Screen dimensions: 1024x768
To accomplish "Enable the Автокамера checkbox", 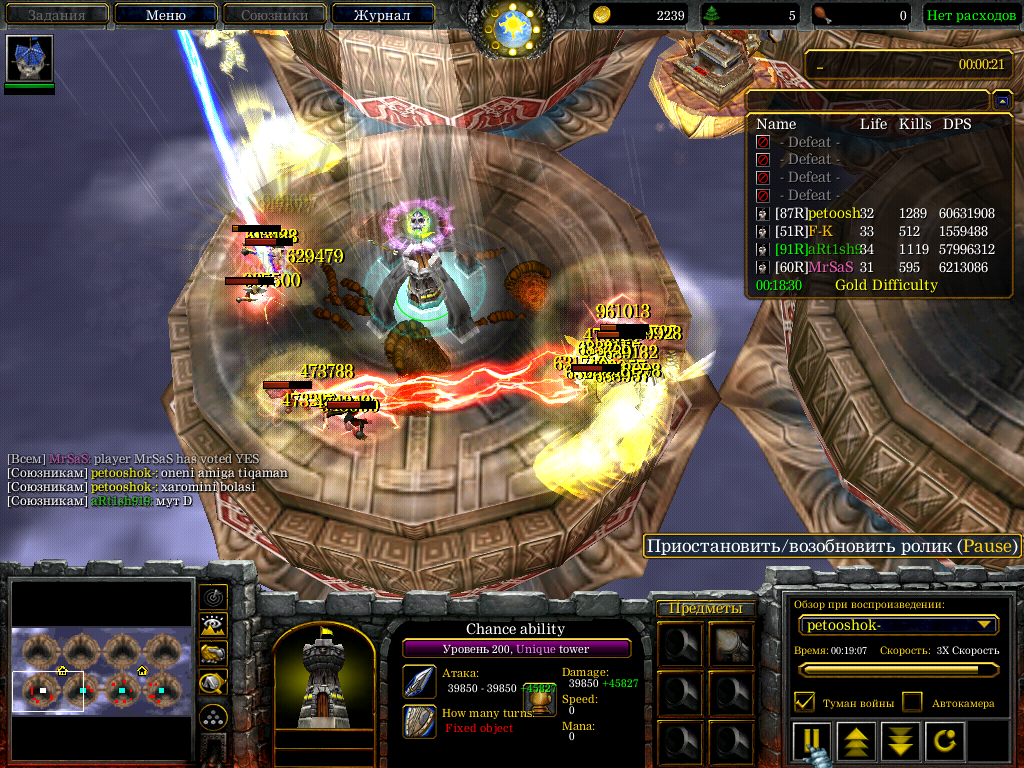I will pyautogui.click(x=912, y=702).
